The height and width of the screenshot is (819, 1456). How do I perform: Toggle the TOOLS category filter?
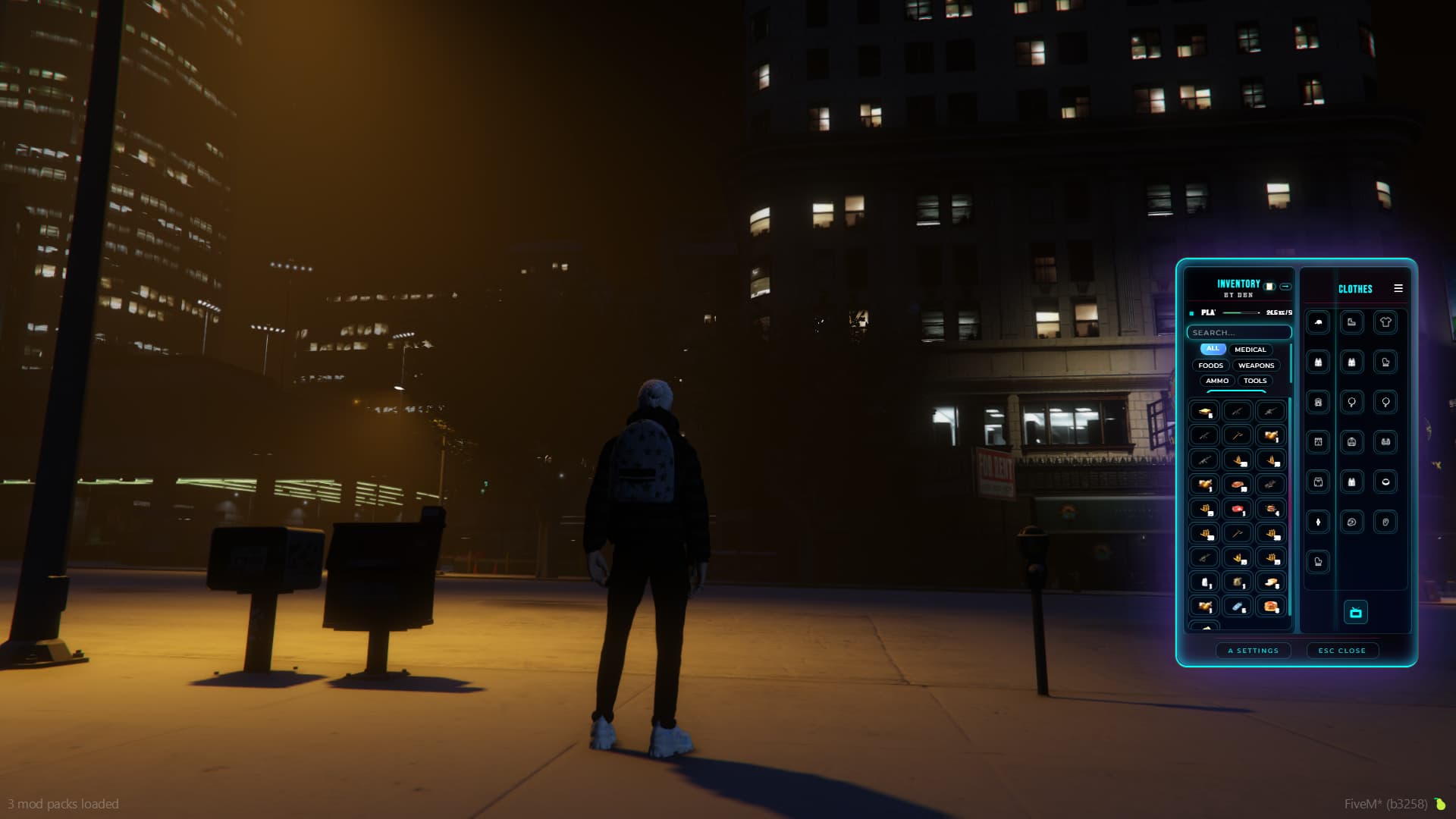pyautogui.click(x=1255, y=381)
